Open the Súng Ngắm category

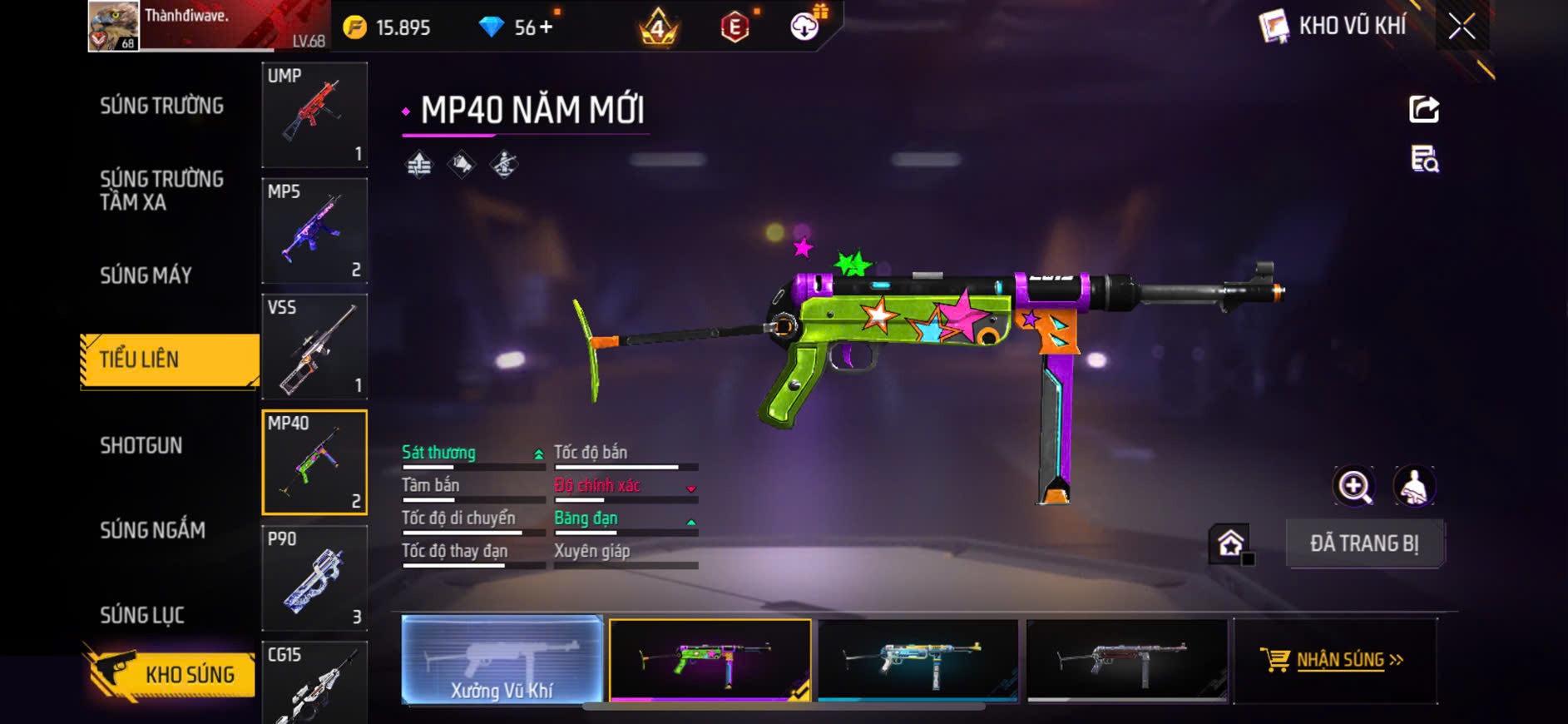click(x=153, y=530)
